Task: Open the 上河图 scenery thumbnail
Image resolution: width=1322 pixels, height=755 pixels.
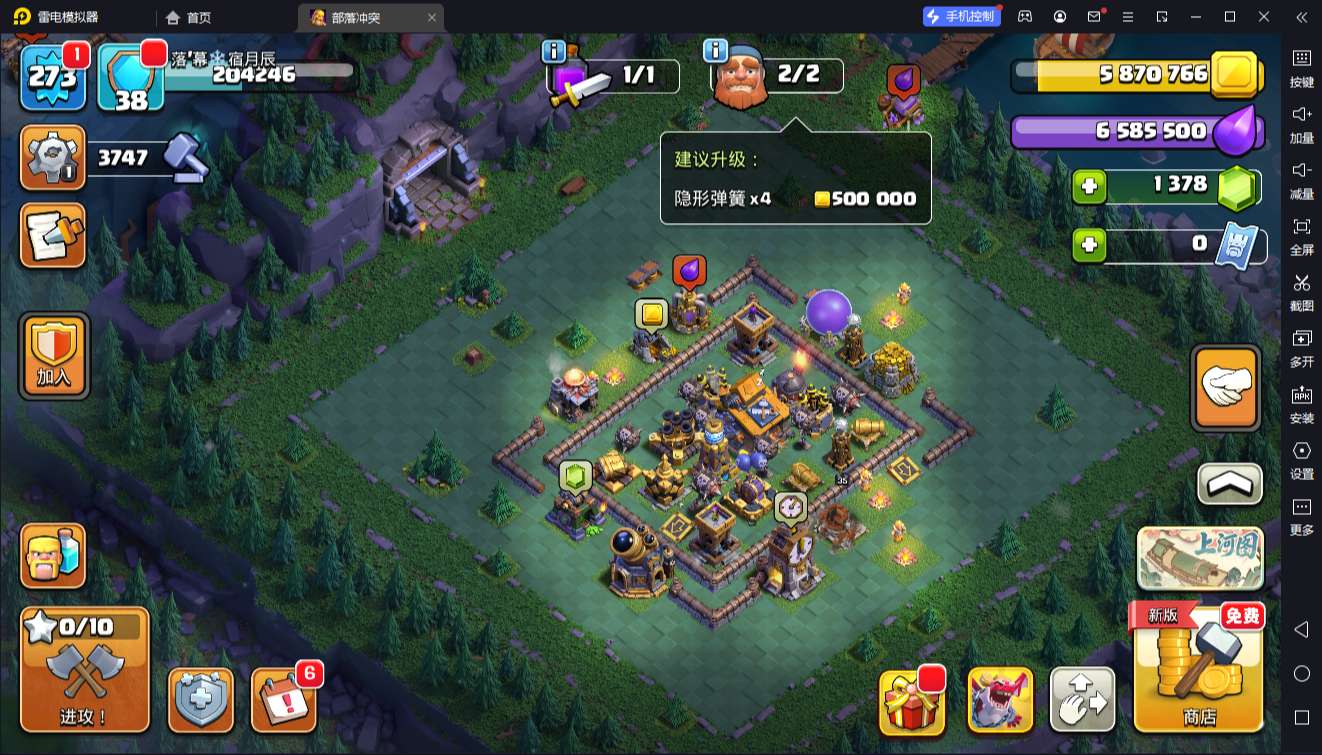Action: click(x=1200, y=557)
